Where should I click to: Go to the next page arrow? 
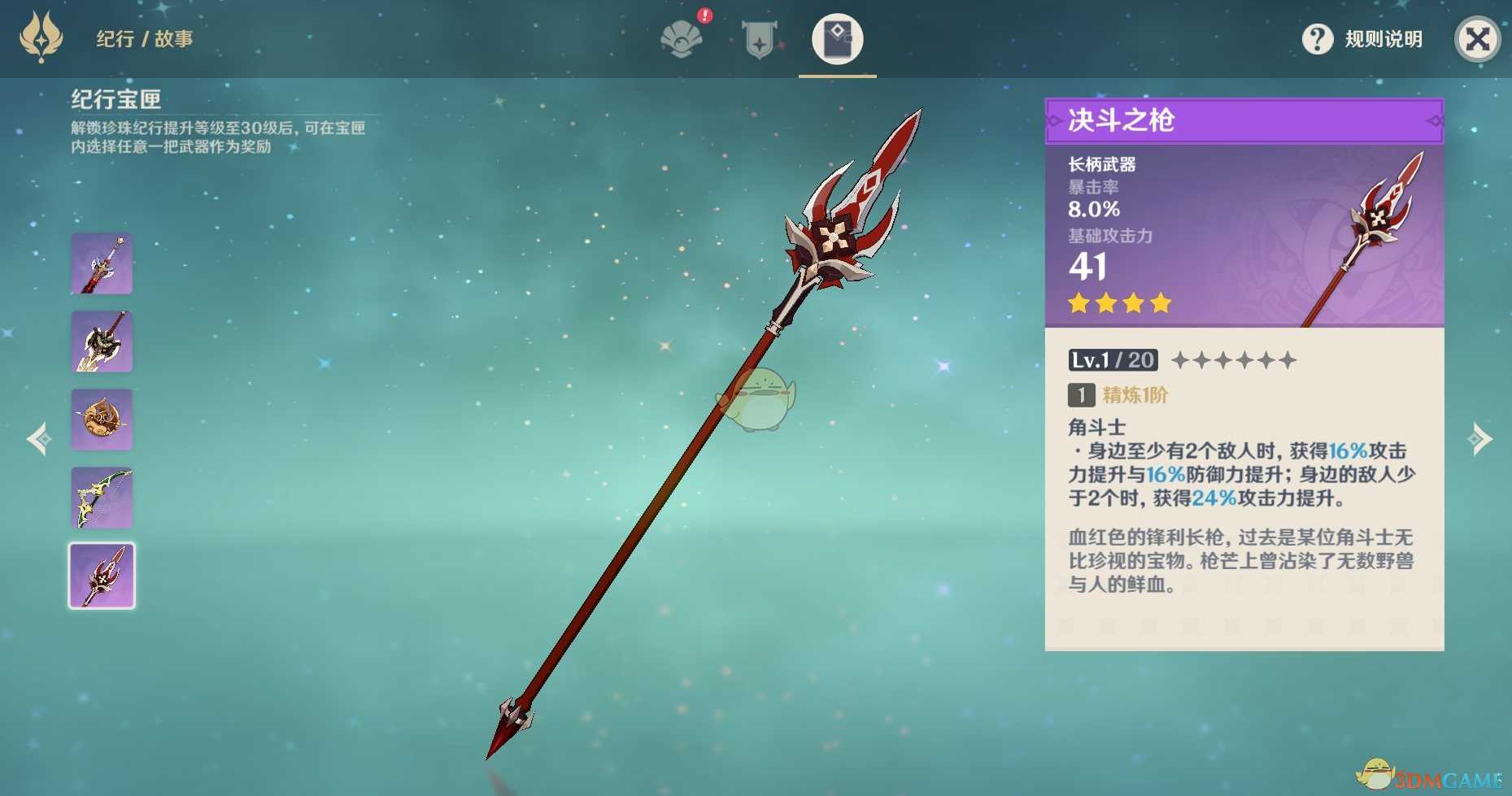coord(1479,439)
